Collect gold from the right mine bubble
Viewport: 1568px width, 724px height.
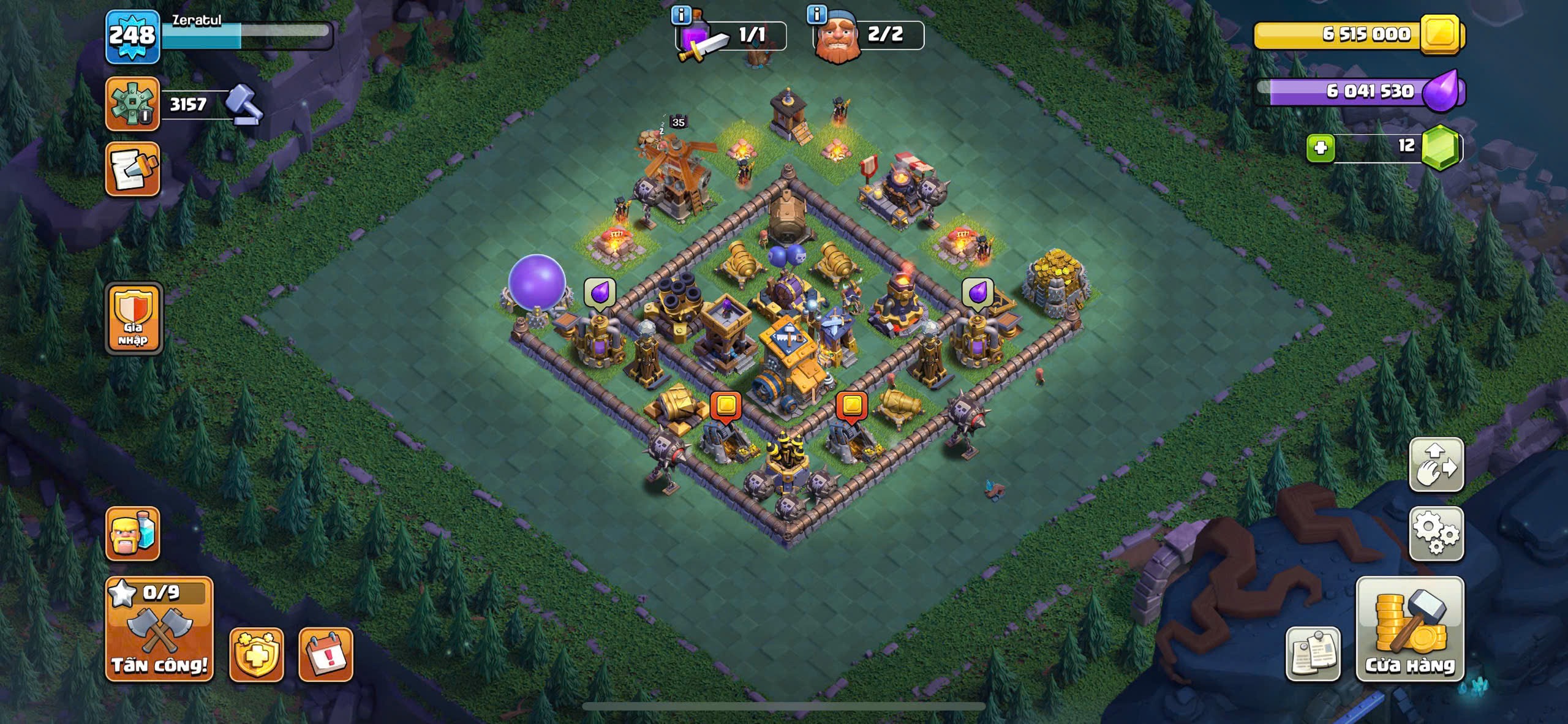click(852, 406)
